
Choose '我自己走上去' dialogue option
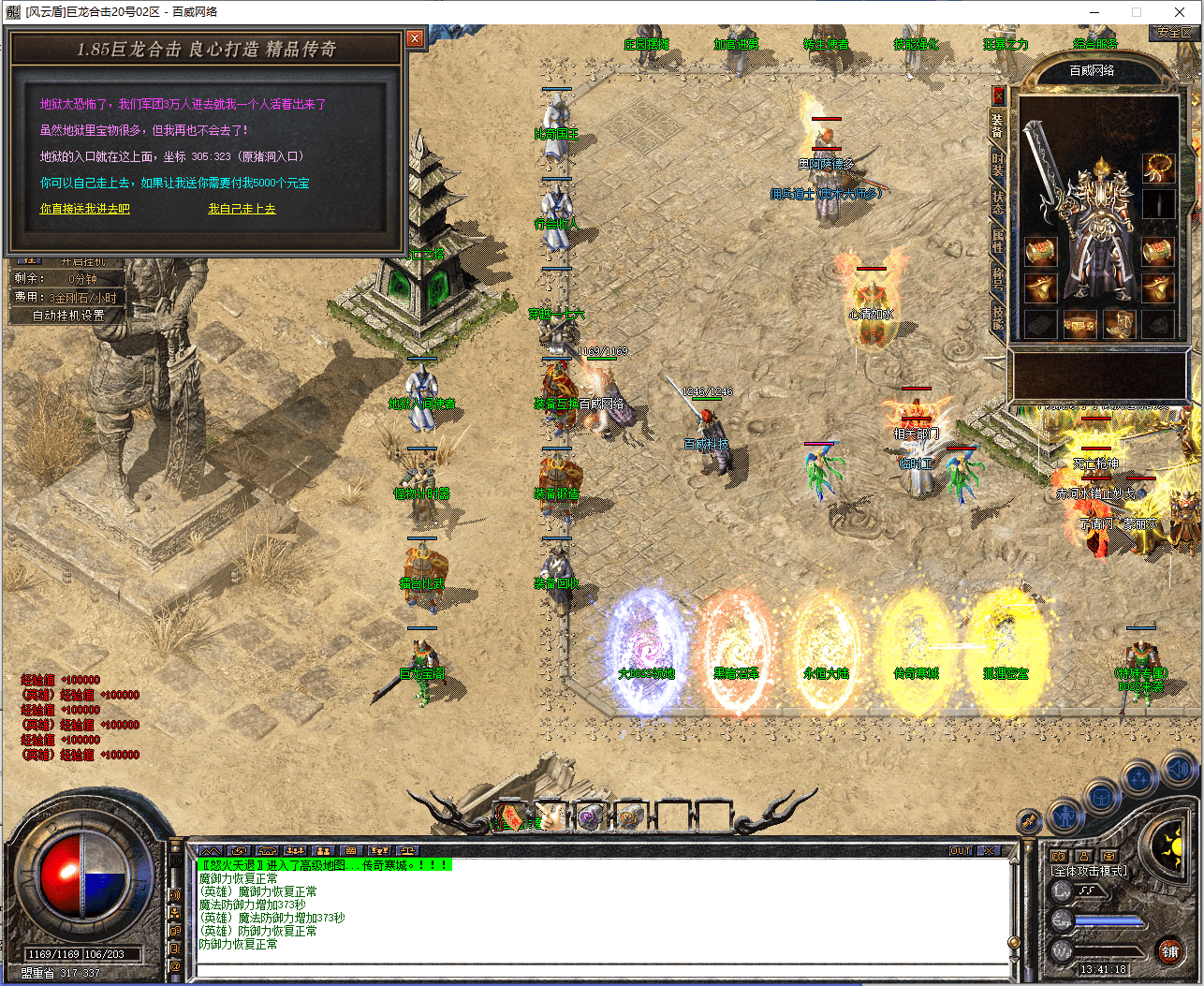[242, 209]
